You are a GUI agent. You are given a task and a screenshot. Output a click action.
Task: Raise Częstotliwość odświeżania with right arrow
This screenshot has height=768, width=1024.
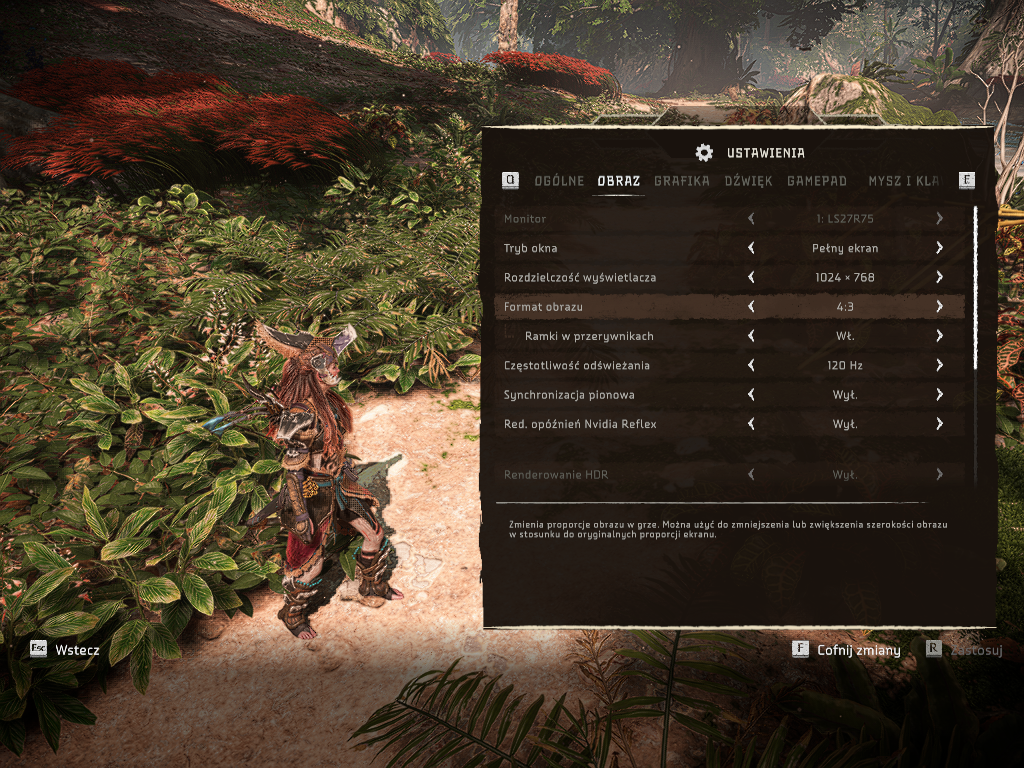pyautogui.click(x=940, y=365)
